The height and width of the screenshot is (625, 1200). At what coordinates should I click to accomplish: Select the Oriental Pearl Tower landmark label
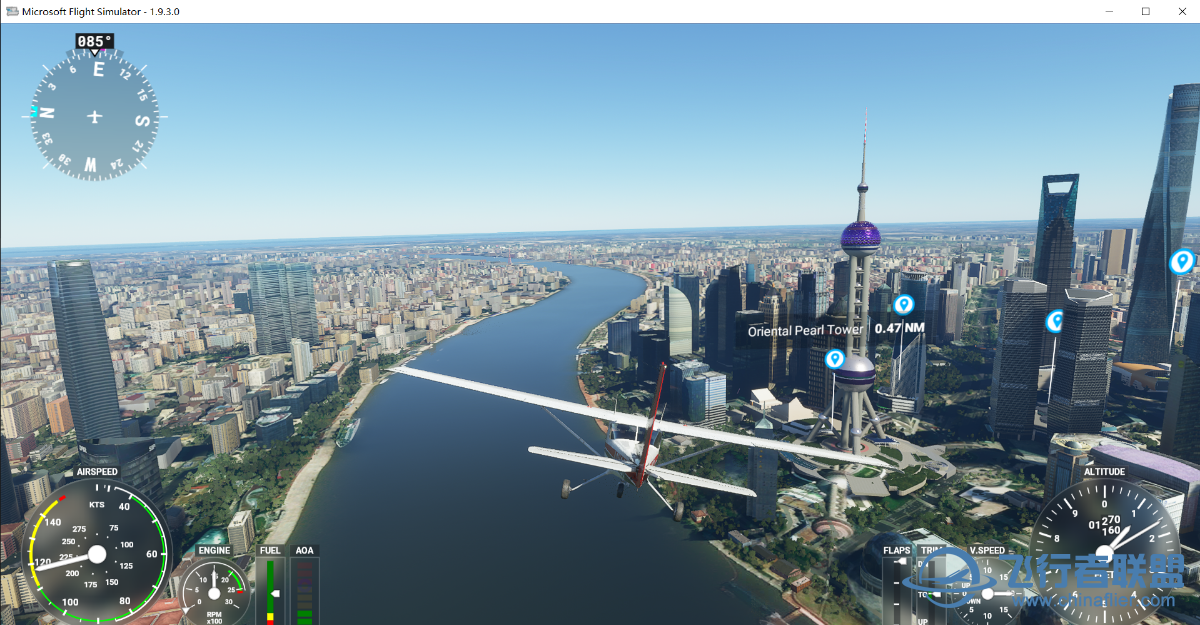pyautogui.click(x=805, y=330)
